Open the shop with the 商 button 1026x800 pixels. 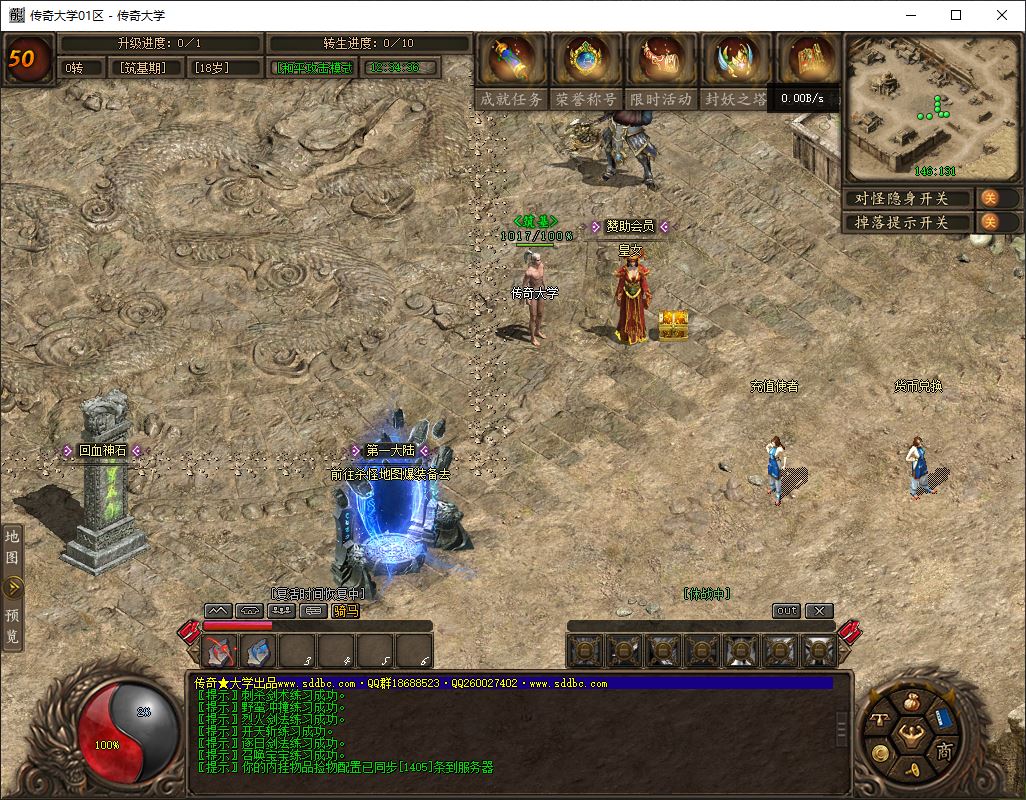coord(944,751)
